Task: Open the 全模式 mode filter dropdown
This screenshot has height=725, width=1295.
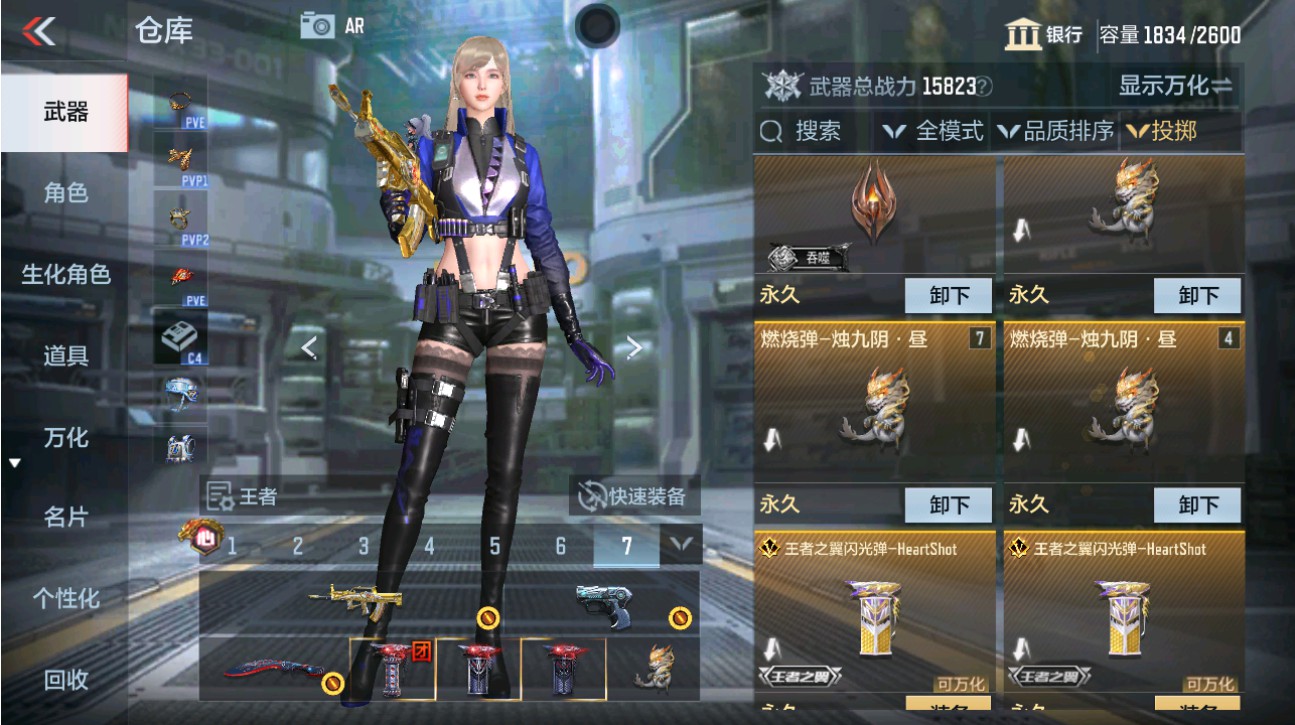Action: 932,131
